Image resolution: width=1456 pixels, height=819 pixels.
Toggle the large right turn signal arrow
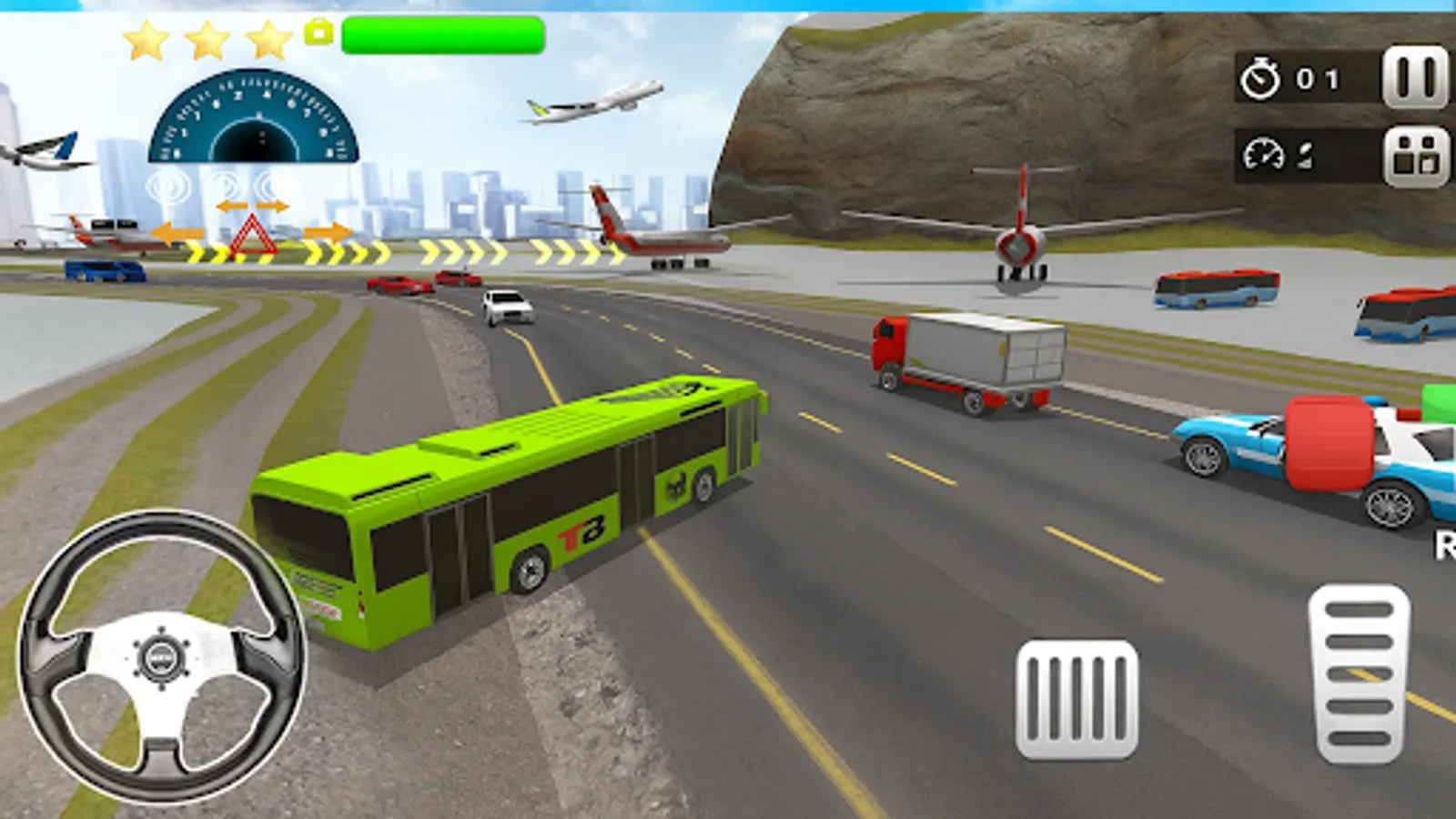coord(329,234)
